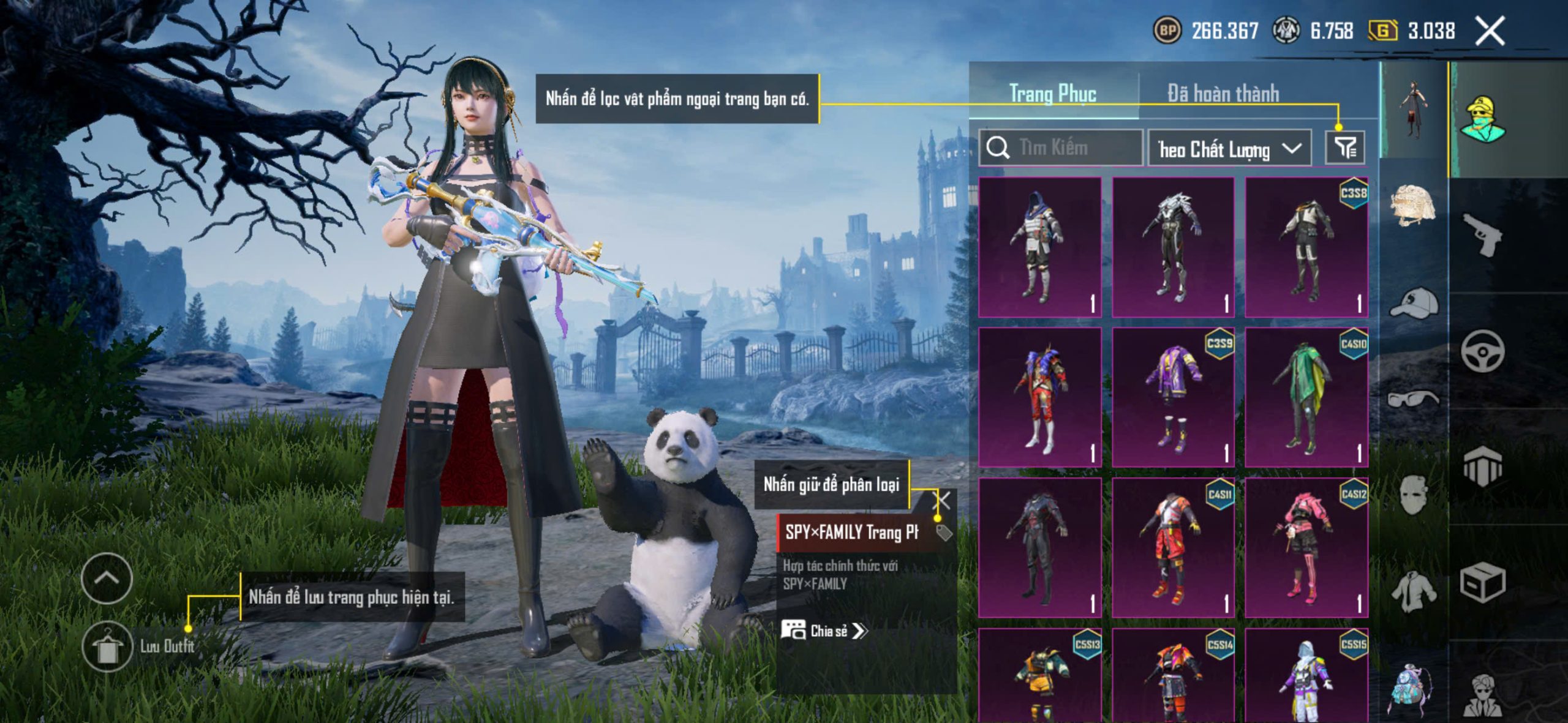Choose the hooded blue-scarf outfit
The image size is (1568, 723).
[1040, 247]
